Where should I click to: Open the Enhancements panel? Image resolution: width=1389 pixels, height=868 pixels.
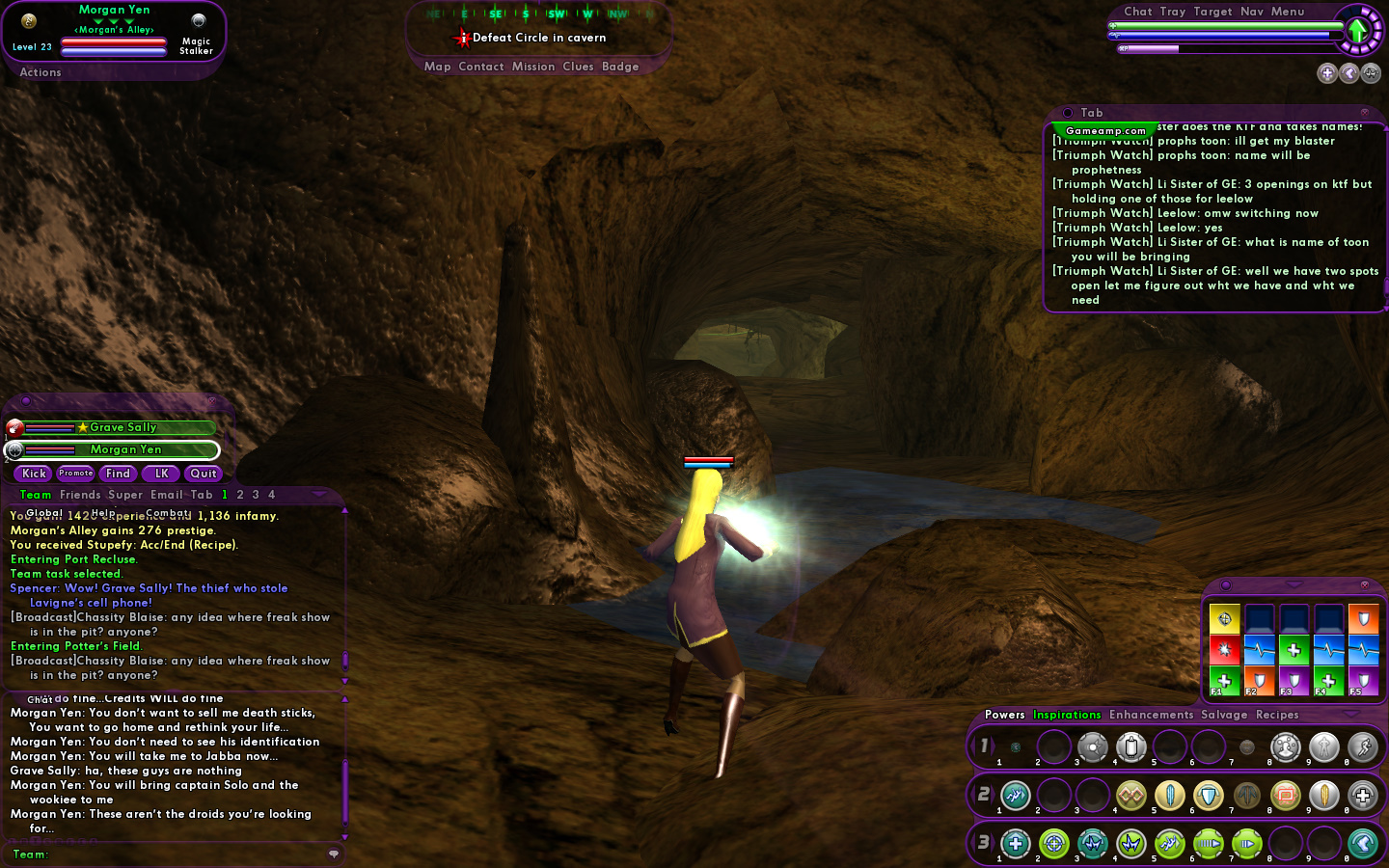pyautogui.click(x=1151, y=715)
